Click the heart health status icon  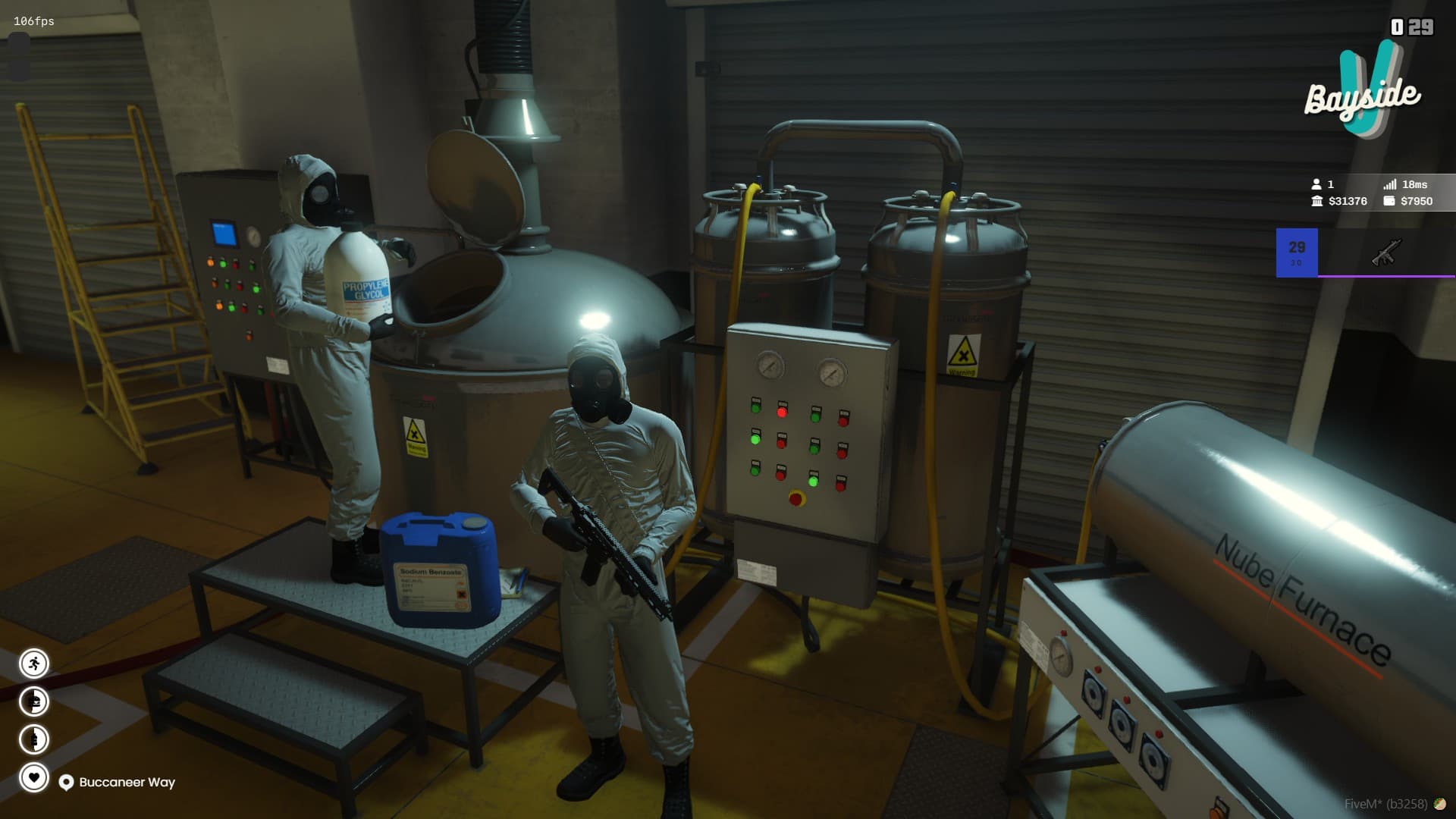pos(33,777)
